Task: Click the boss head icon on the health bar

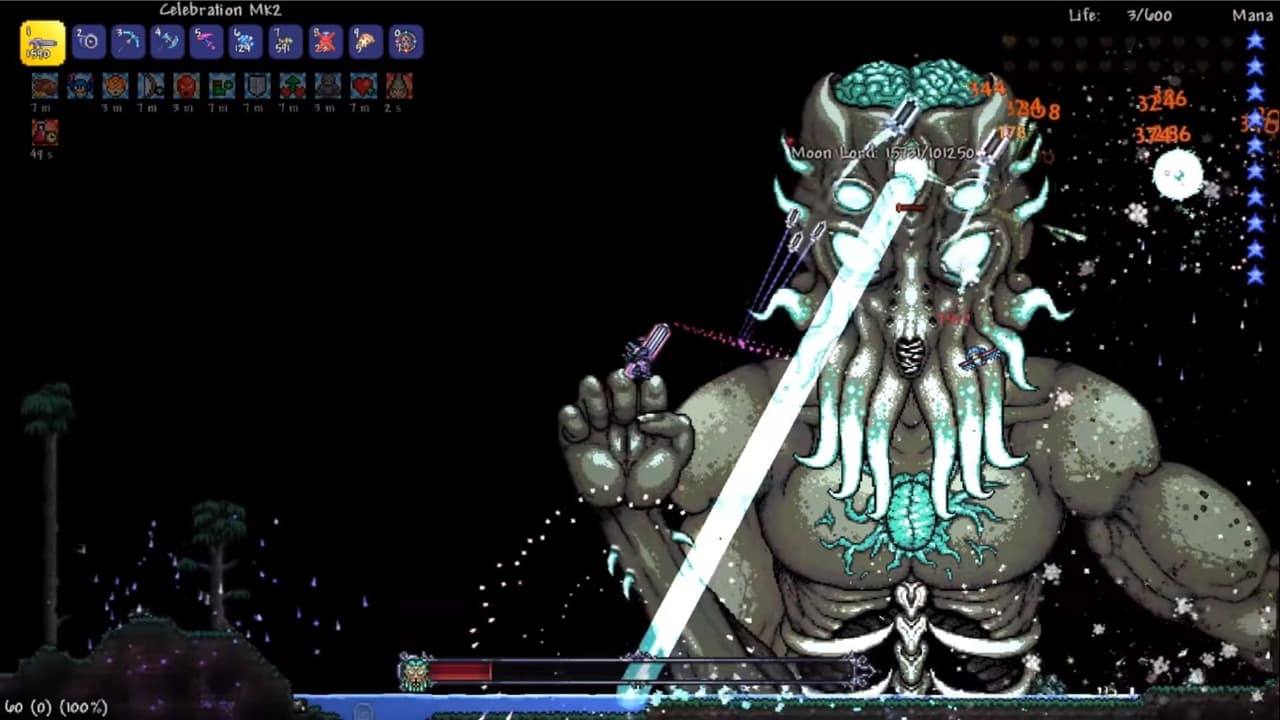Action: click(x=412, y=671)
